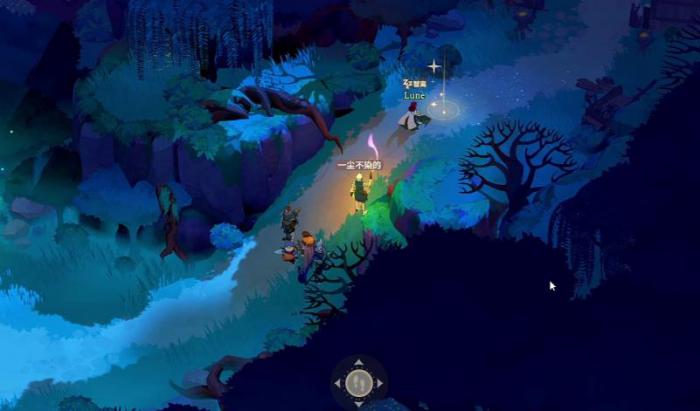Click the down arrow on the movement dial
Image resolution: width=700 pixels, height=411 pixels.
(359, 402)
